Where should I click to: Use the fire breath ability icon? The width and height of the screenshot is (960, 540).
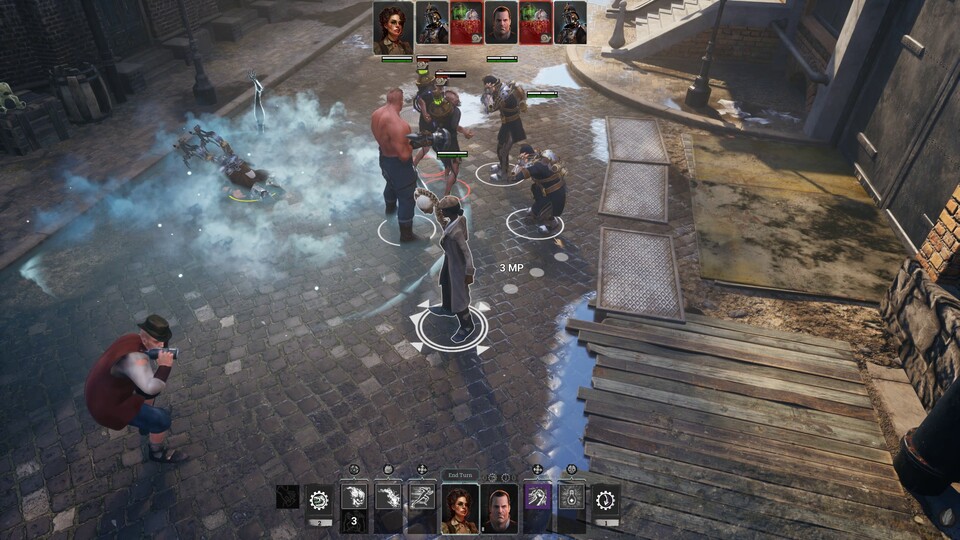(388, 498)
